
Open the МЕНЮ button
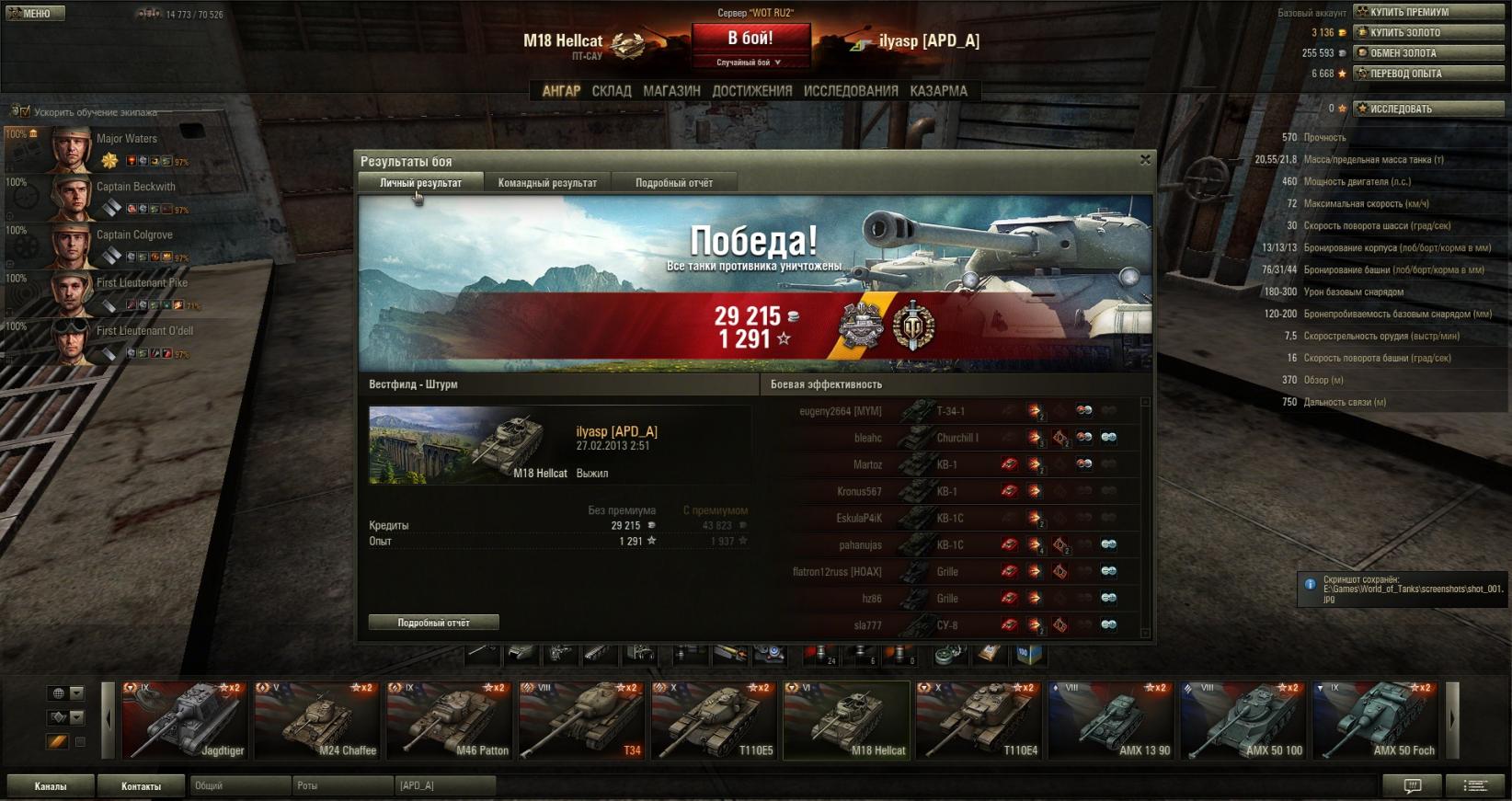(x=33, y=14)
